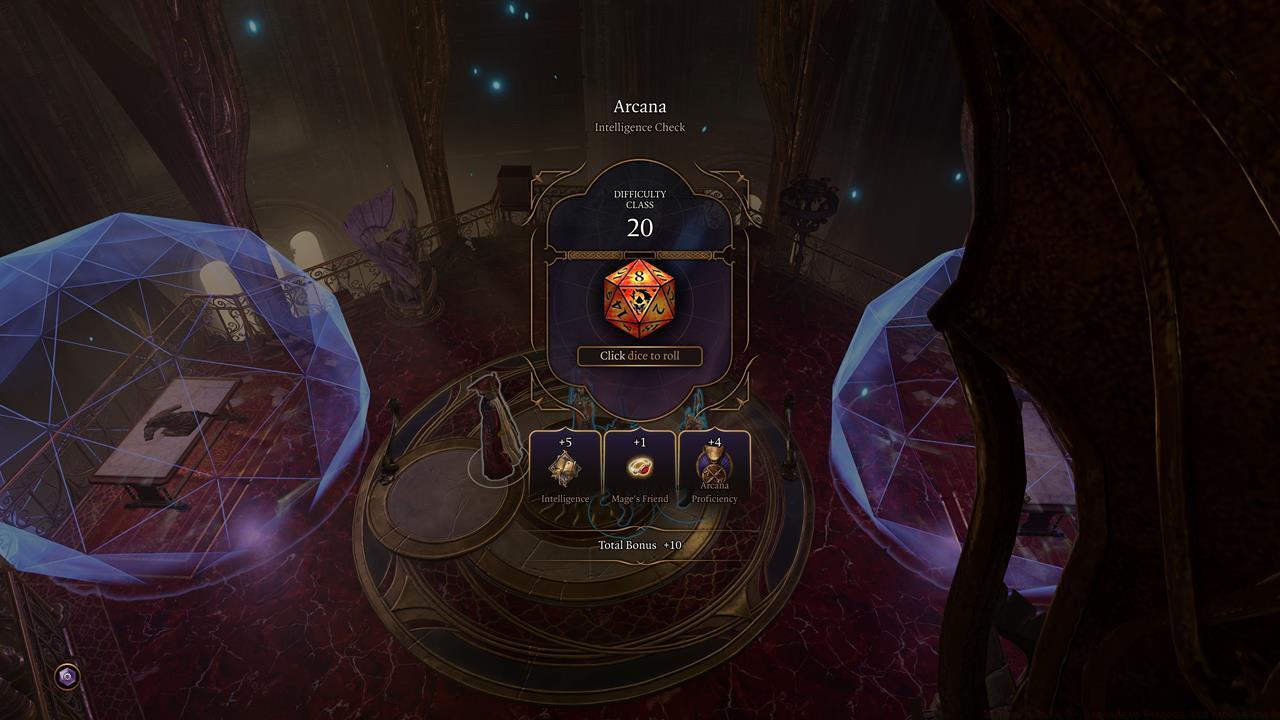
Task: Expand the Total Bonus summary row
Action: [640, 545]
